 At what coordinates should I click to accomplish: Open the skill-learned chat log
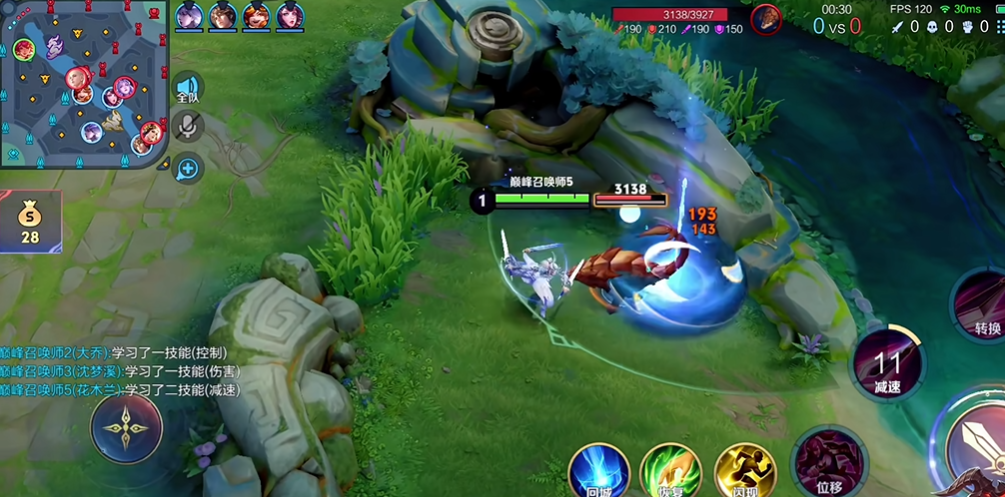click(120, 371)
